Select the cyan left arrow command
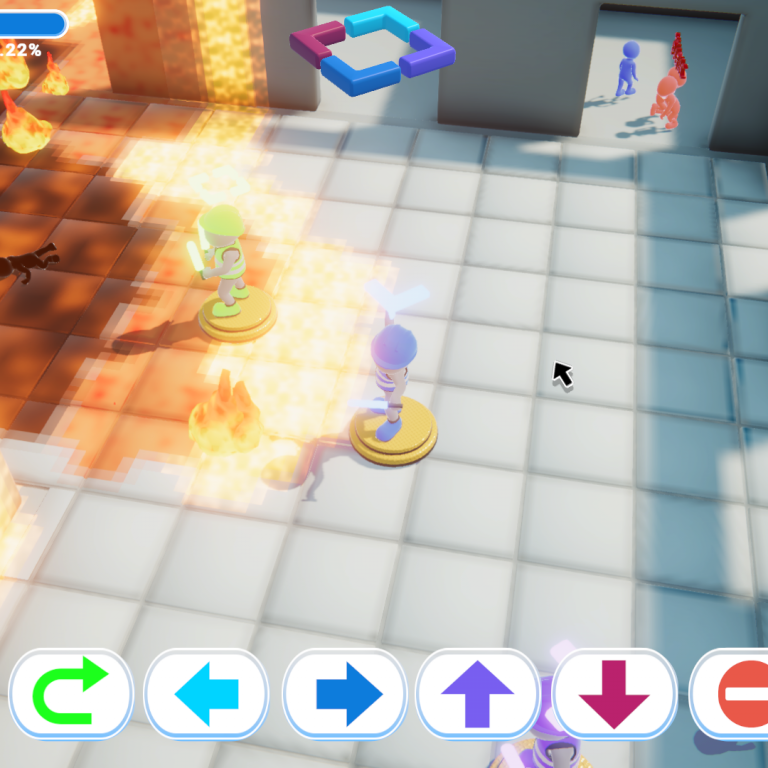The width and height of the screenshot is (768, 768). click(x=207, y=693)
